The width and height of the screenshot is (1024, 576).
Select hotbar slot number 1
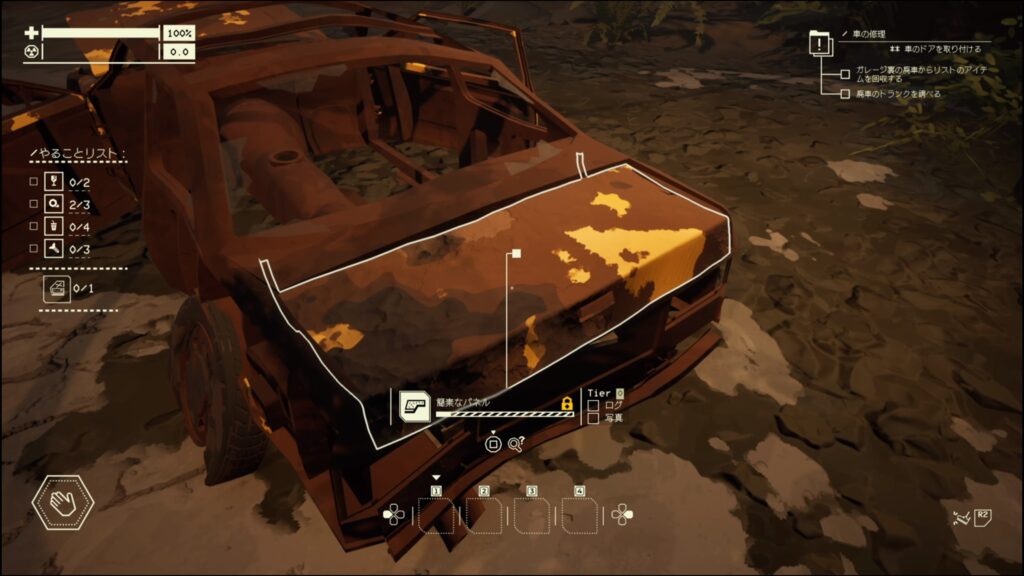[436, 516]
